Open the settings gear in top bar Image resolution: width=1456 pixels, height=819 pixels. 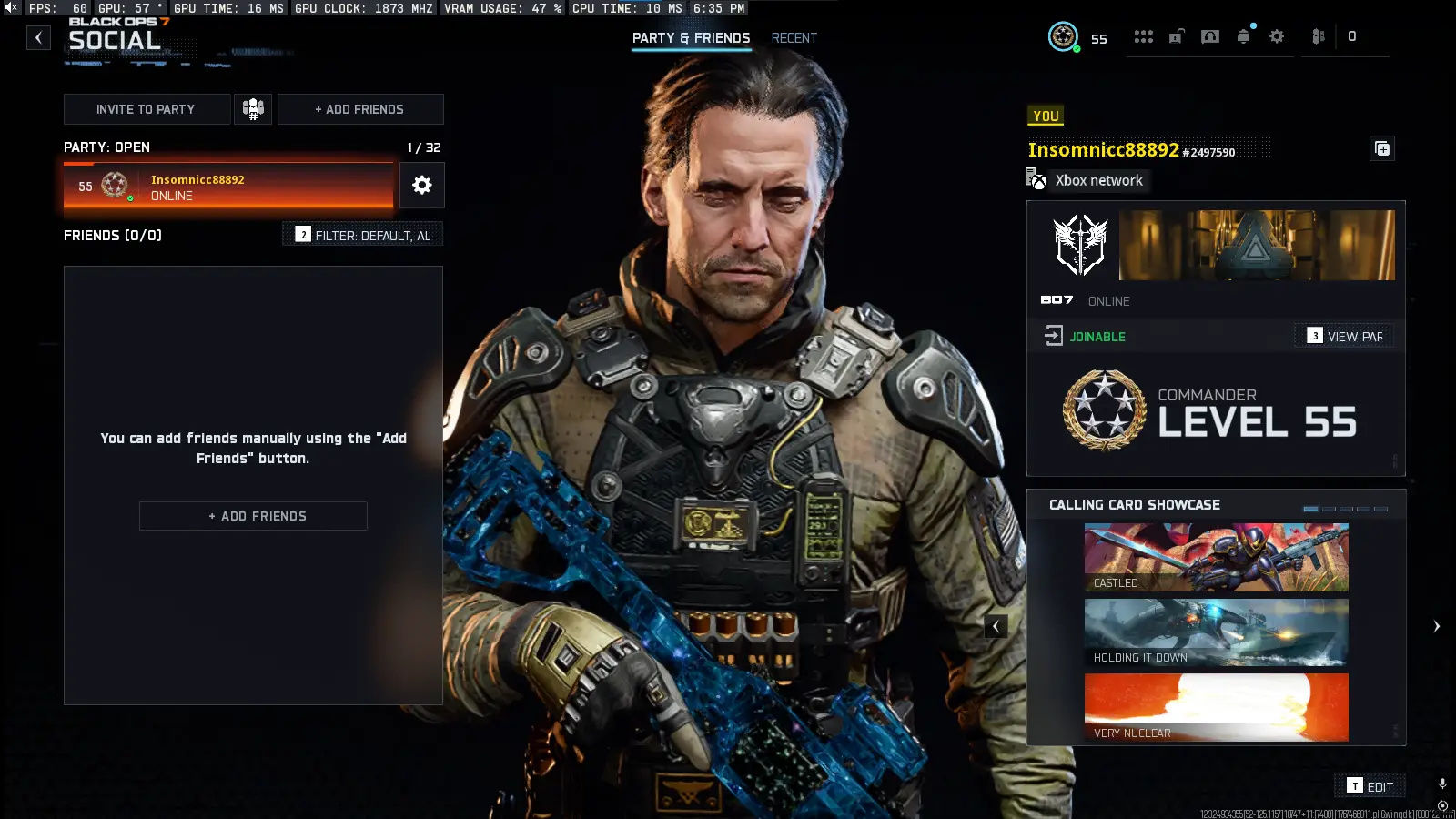pyautogui.click(x=1276, y=36)
